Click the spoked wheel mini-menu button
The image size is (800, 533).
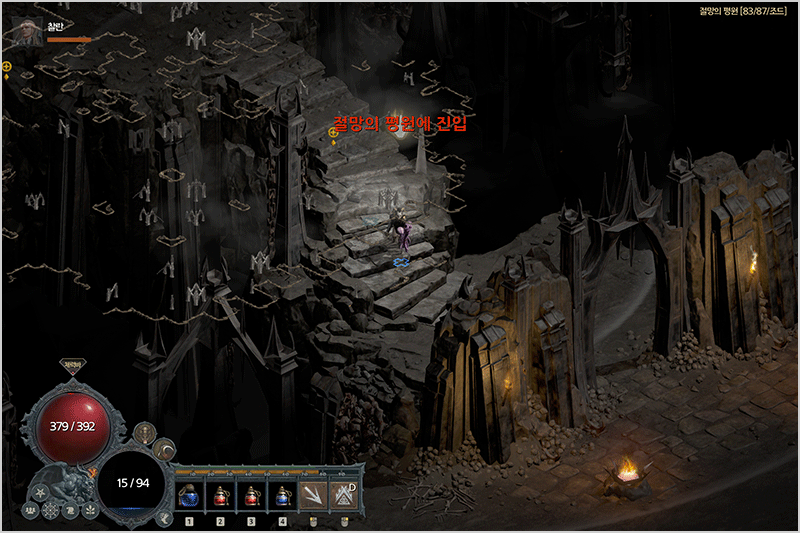pos(51,510)
